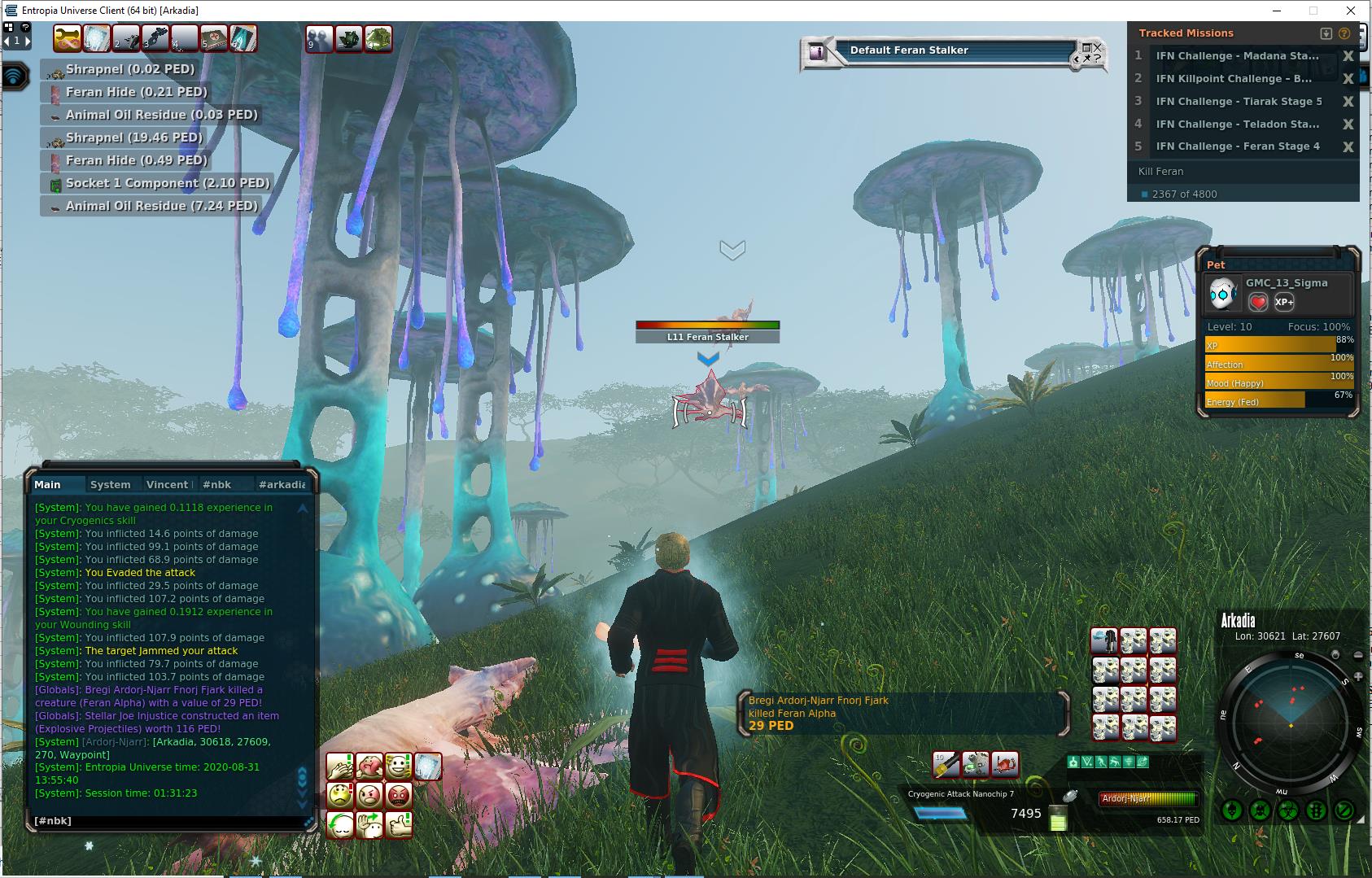
Task: Click the pet's XP+ button
Action: coord(1284,302)
